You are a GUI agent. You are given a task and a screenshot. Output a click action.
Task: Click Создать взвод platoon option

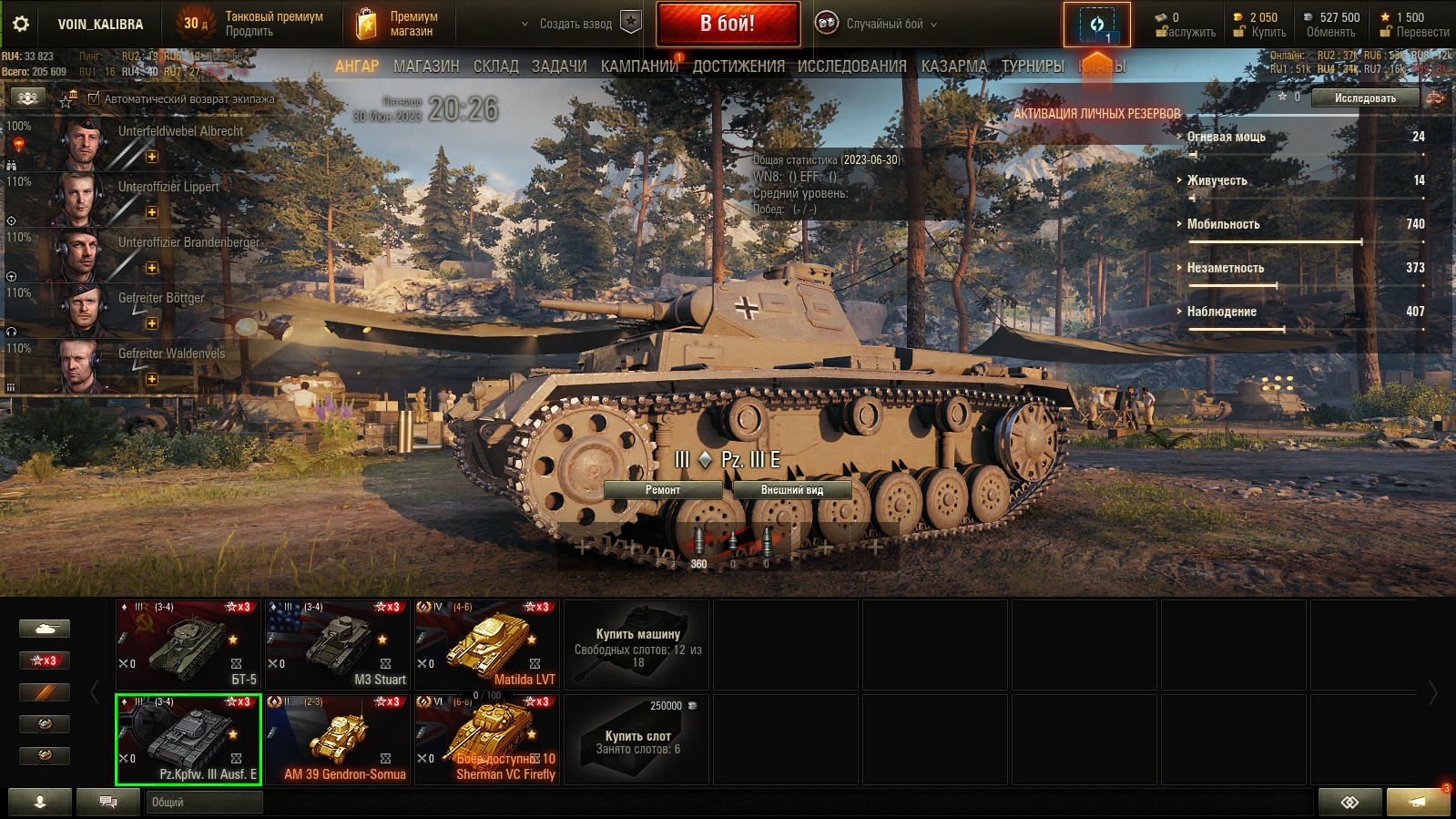[x=575, y=24]
